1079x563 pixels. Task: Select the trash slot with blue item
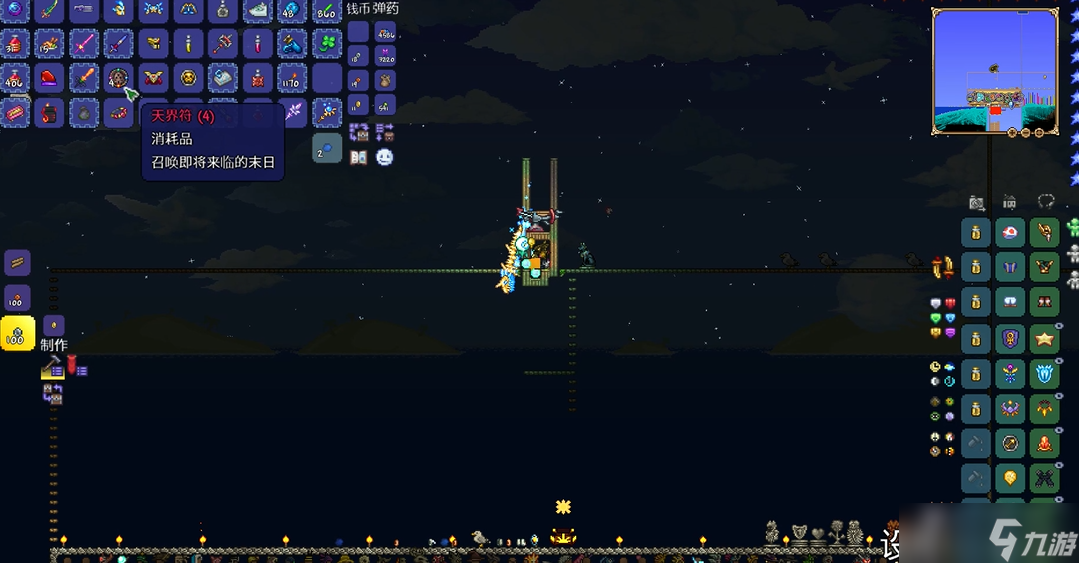click(327, 149)
